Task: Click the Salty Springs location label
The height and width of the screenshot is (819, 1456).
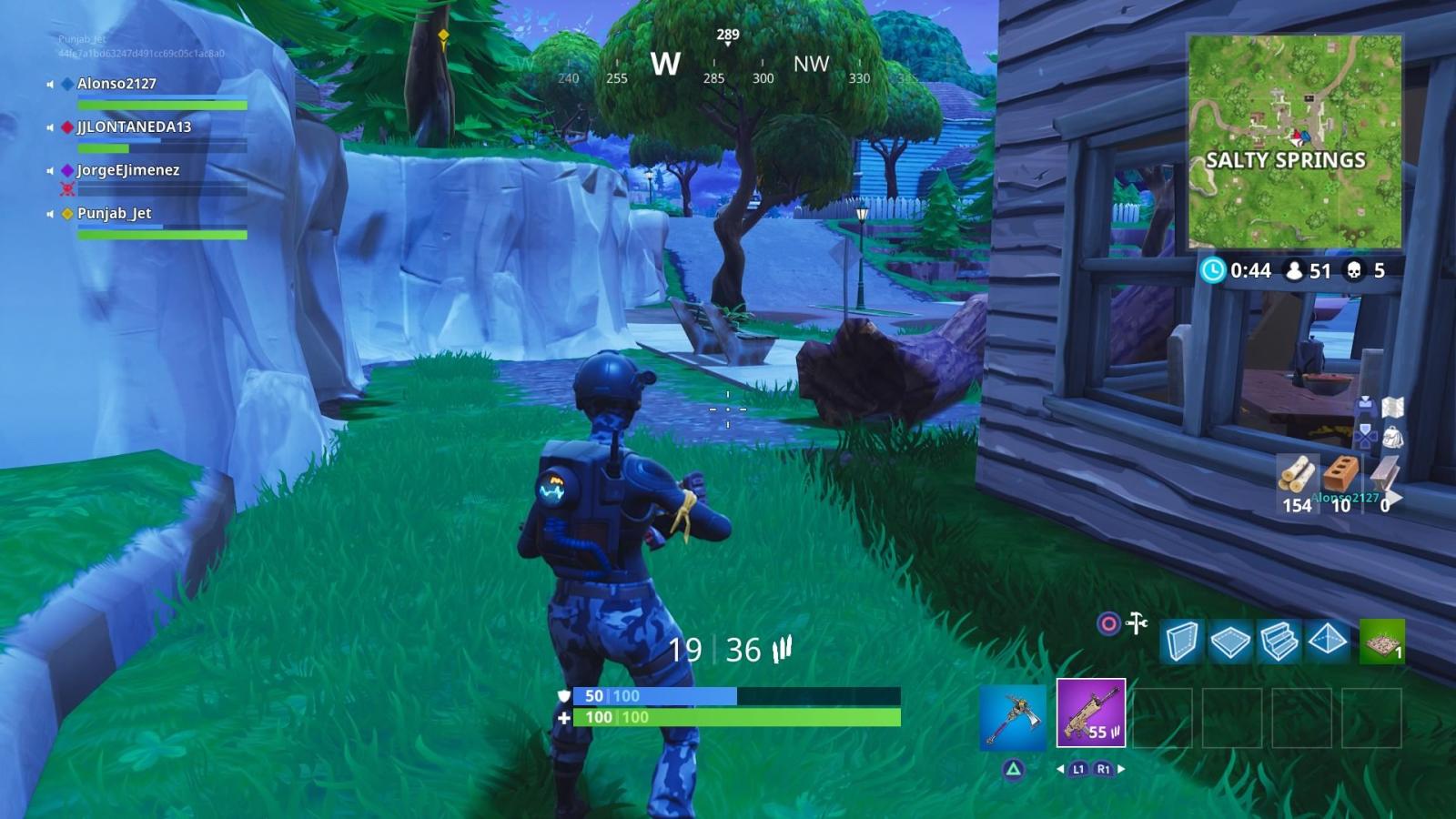Action: tap(1285, 158)
